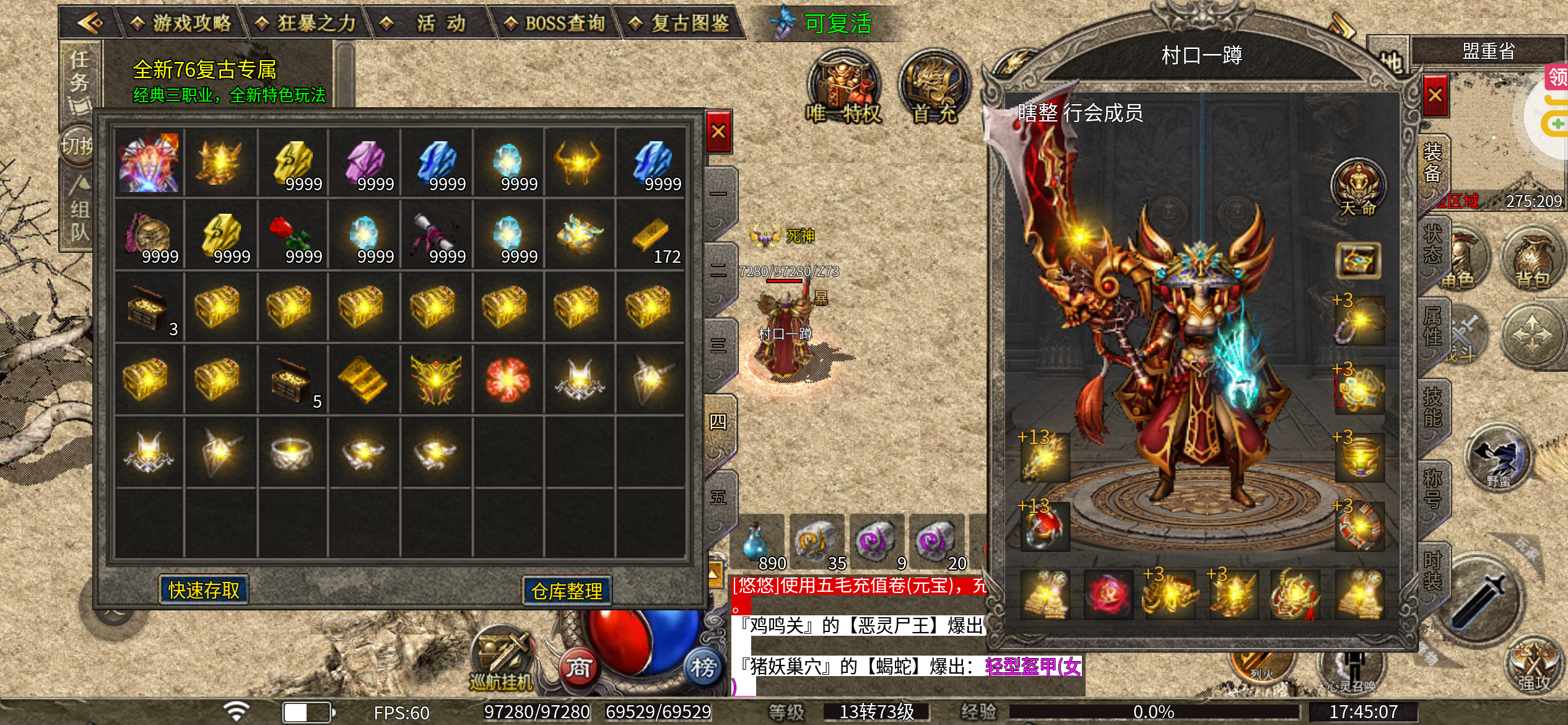This screenshot has width=1568, height=725.
Task: Click the 仓库整理 sort warehouse button
Action: coord(567,591)
